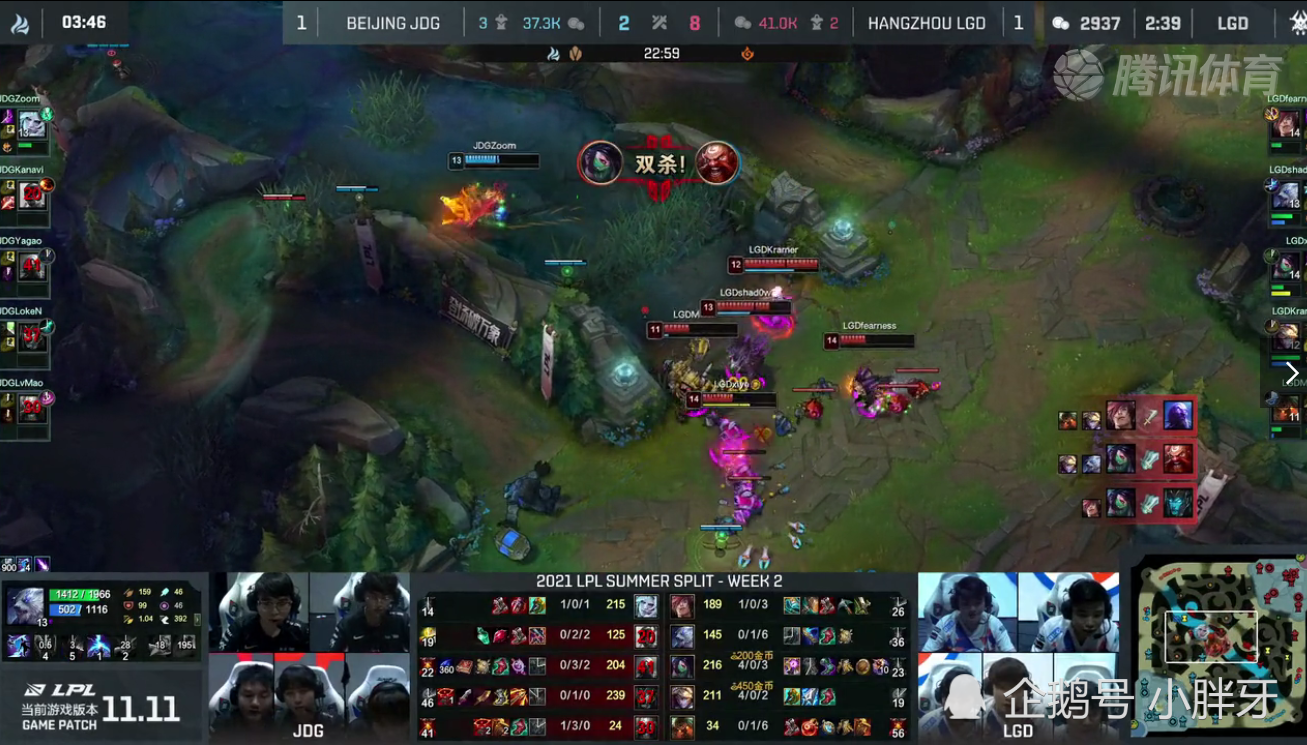This screenshot has width=1307, height=745.
Task: Click the HANGZHOU LGD team name in the scorebar
Action: point(927,22)
